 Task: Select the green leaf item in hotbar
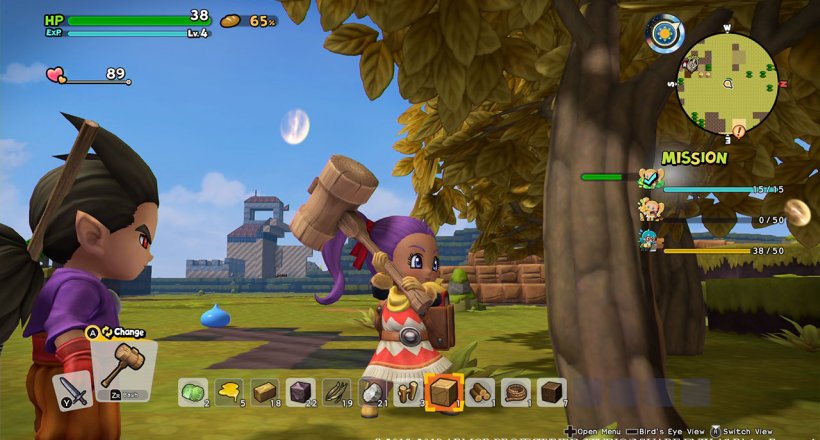(x=192, y=392)
